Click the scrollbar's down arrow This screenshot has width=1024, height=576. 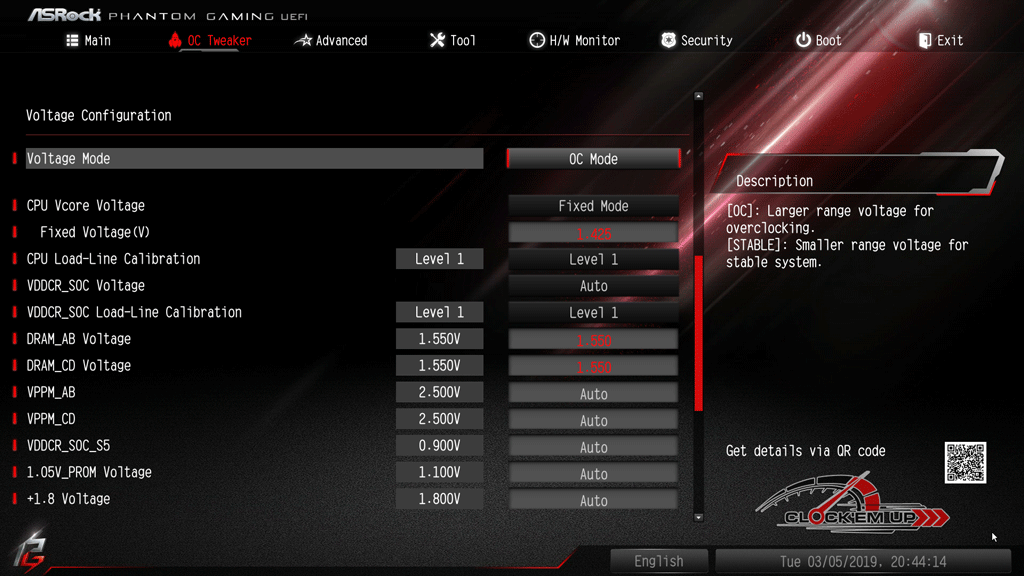coord(698,517)
